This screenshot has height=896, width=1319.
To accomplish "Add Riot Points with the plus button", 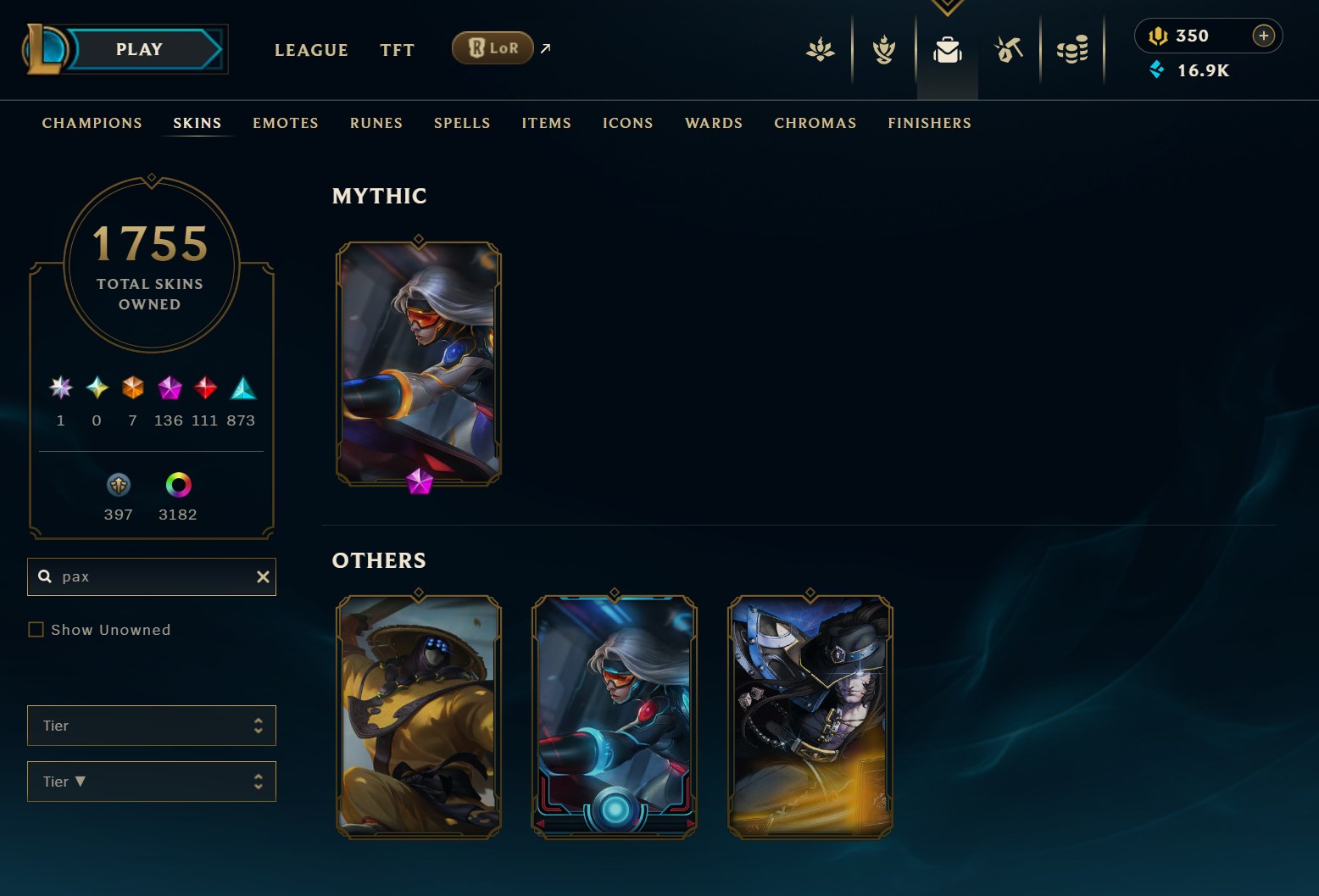I will point(1263,36).
